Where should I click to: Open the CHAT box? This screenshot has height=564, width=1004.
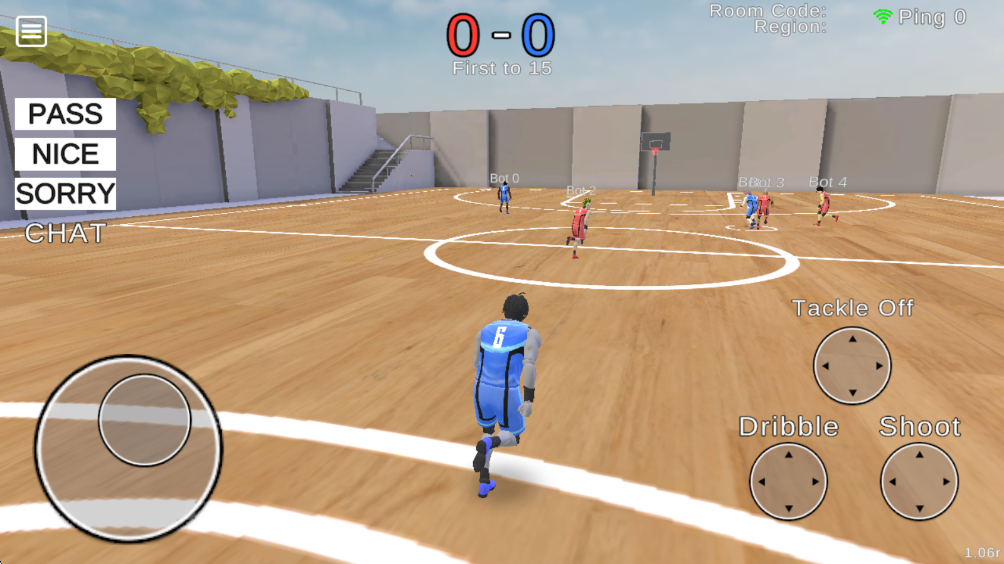click(65, 234)
